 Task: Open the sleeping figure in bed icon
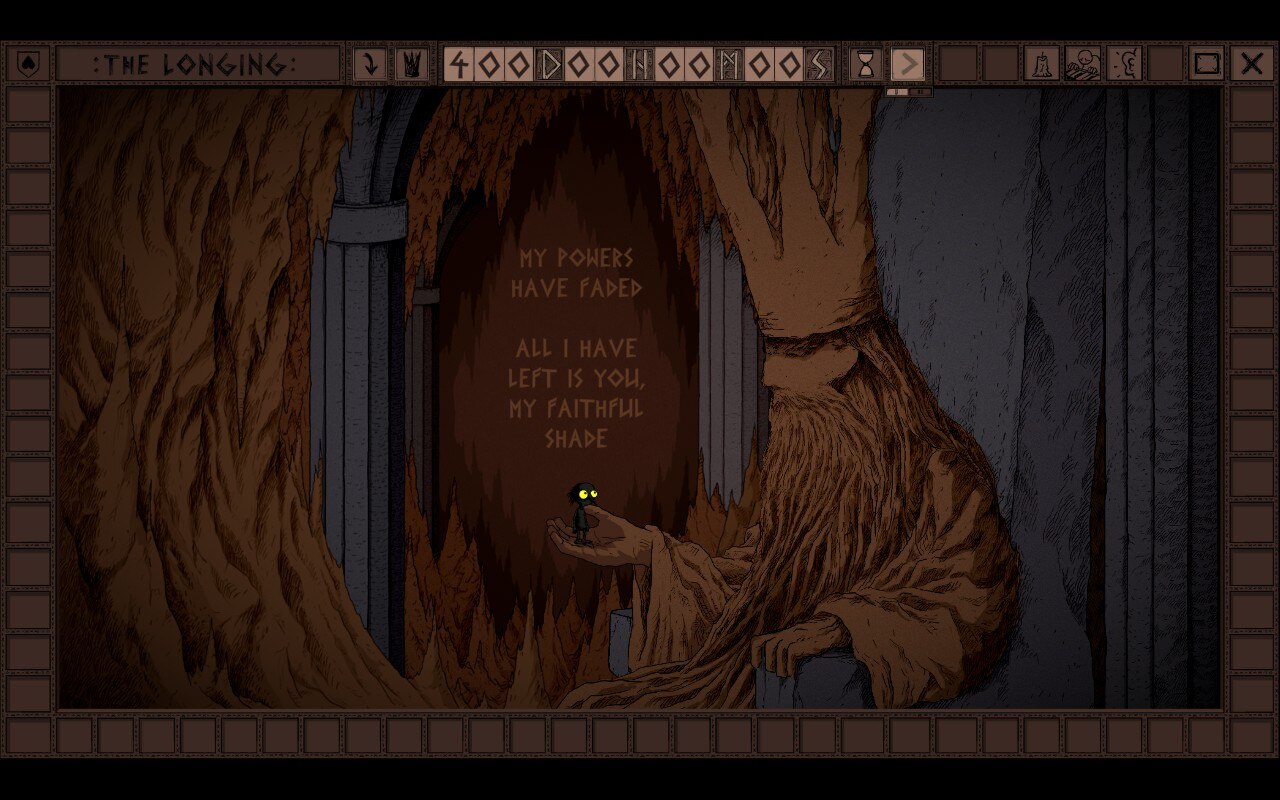[1083, 65]
